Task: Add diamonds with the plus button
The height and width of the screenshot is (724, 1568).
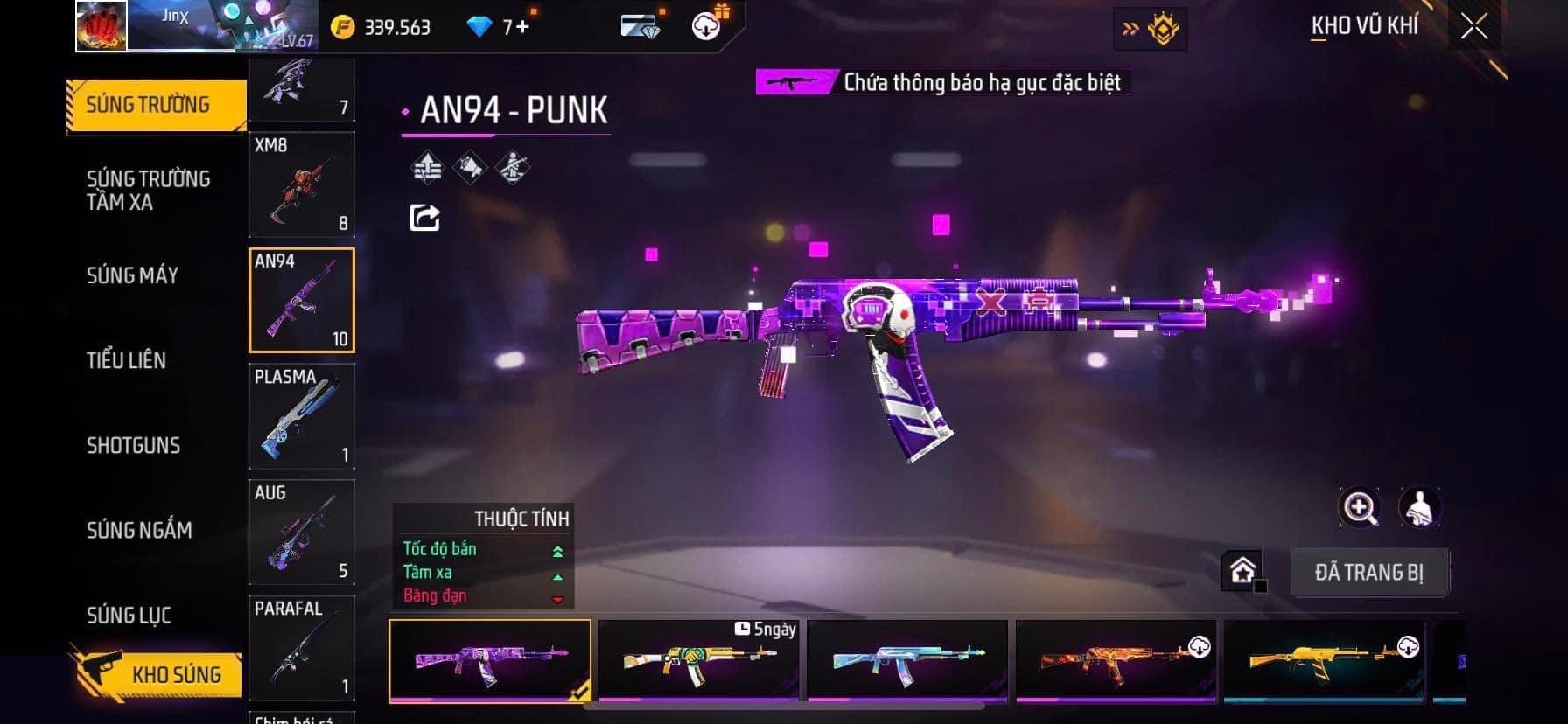Action: coord(522,27)
